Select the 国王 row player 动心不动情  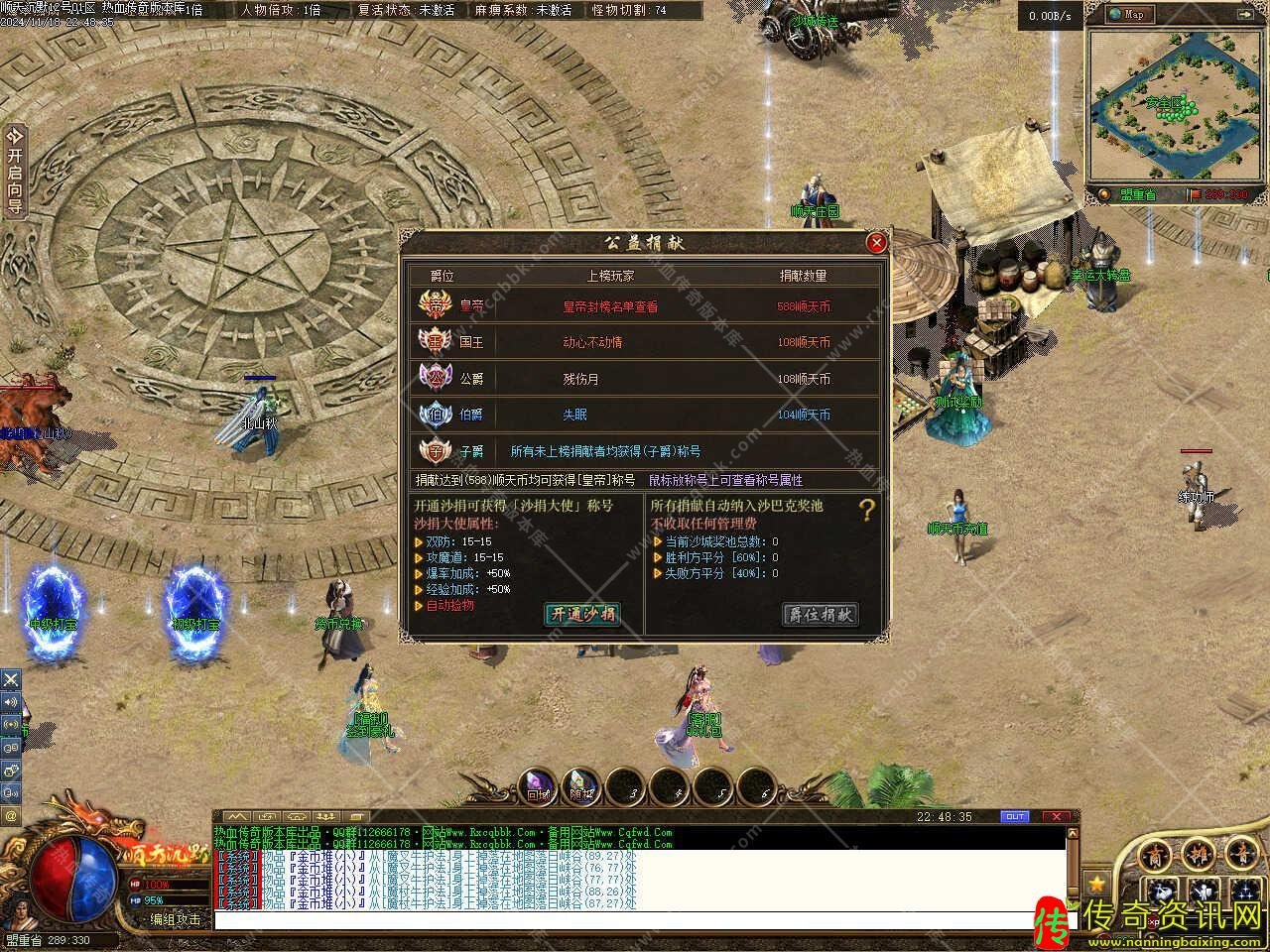pyautogui.click(x=592, y=342)
